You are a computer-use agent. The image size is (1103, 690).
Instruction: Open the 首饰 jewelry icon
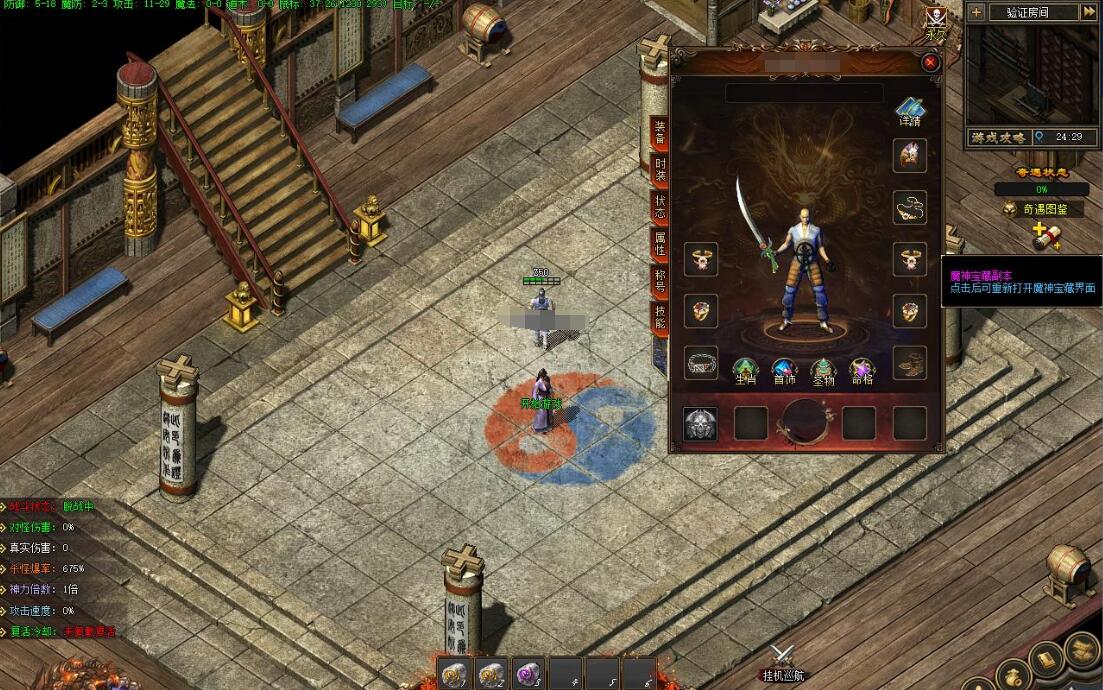tap(784, 371)
